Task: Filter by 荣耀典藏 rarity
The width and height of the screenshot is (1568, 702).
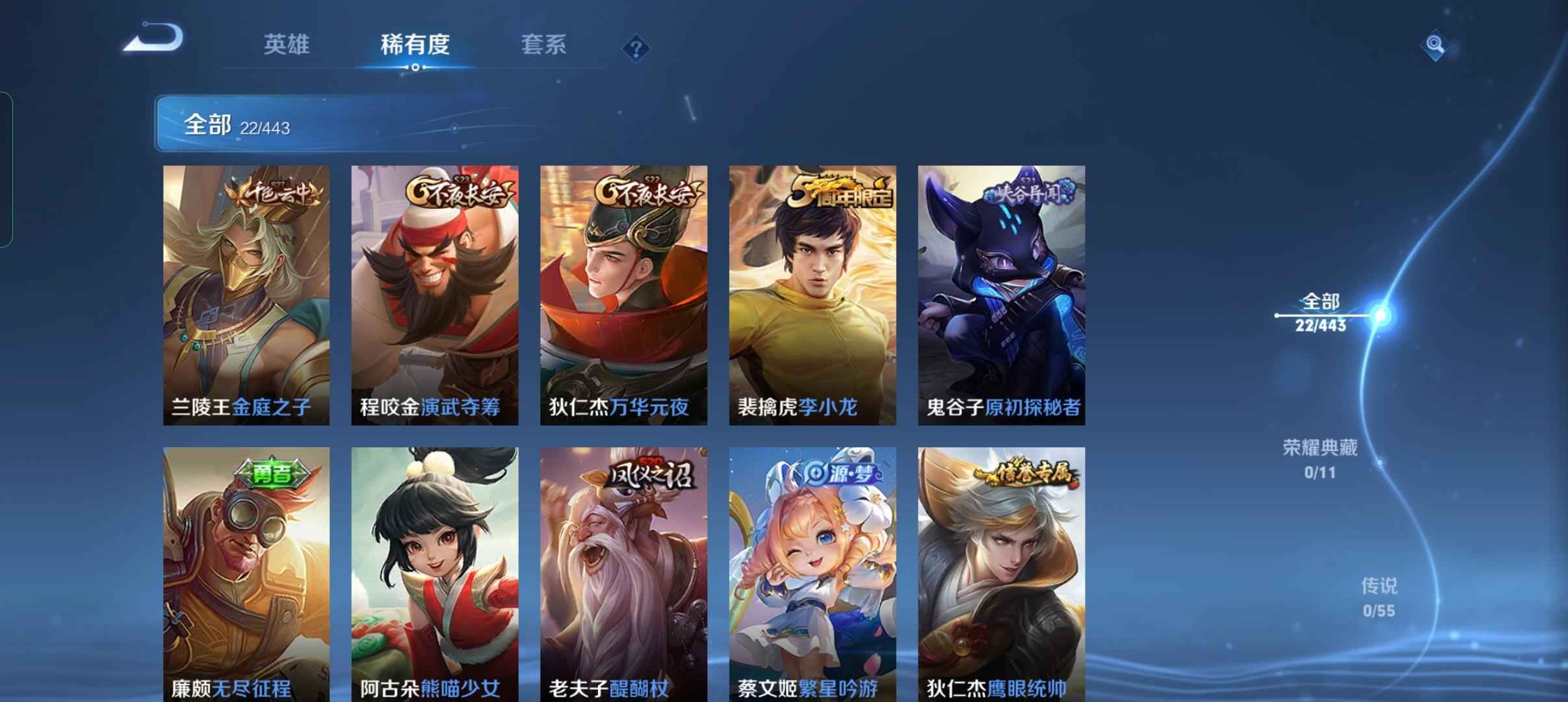Action: point(1320,458)
